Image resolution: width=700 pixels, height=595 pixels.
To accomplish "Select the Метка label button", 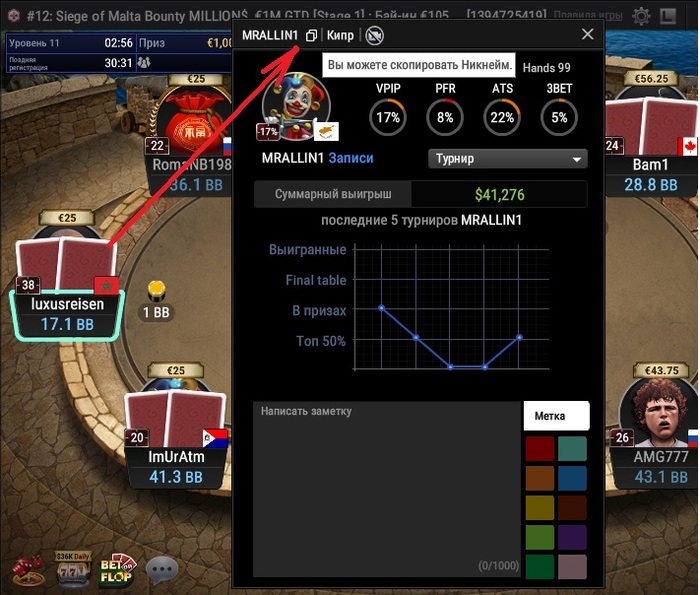I will pos(556,416).
